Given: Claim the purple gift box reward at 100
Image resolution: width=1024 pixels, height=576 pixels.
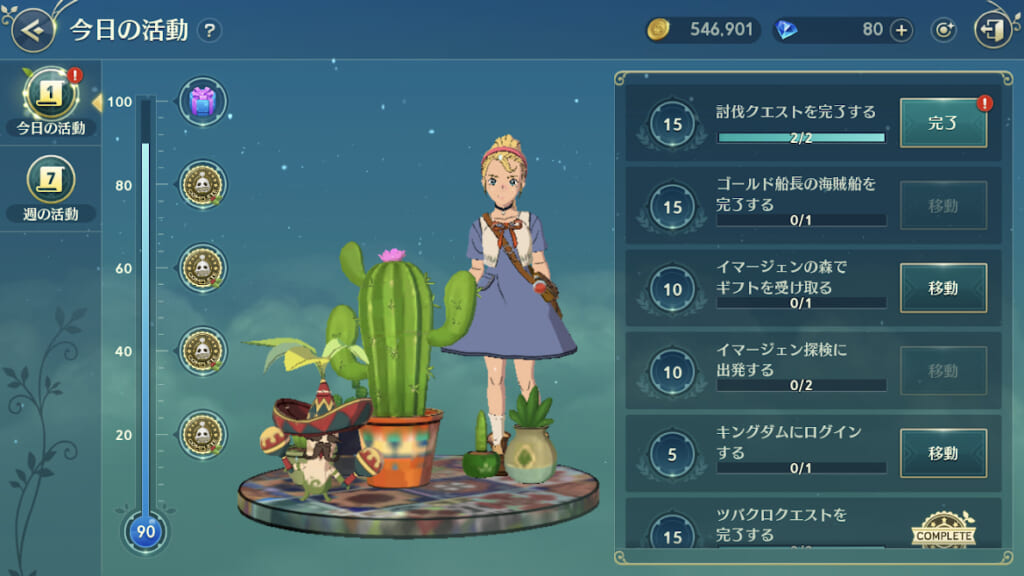Looking at the screenshot, I should tap(203, 102).
